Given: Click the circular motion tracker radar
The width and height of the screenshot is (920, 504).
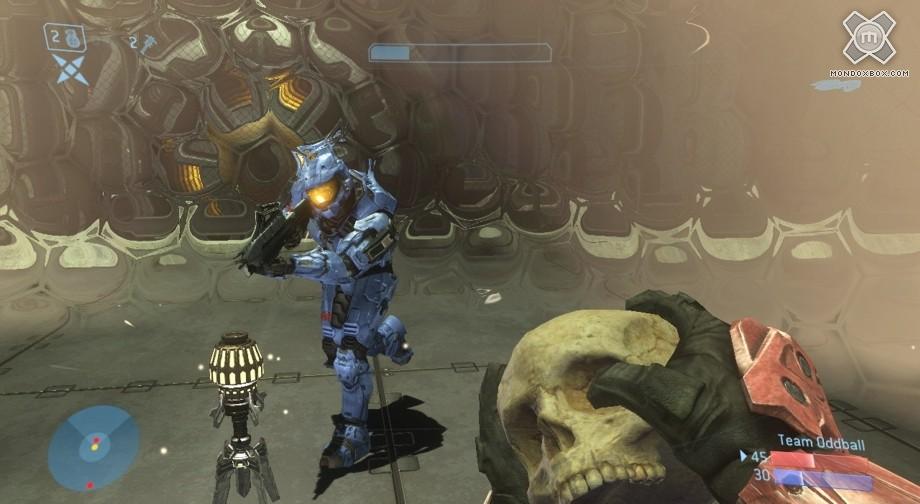Looking at the screenshot, I should 93,447.
